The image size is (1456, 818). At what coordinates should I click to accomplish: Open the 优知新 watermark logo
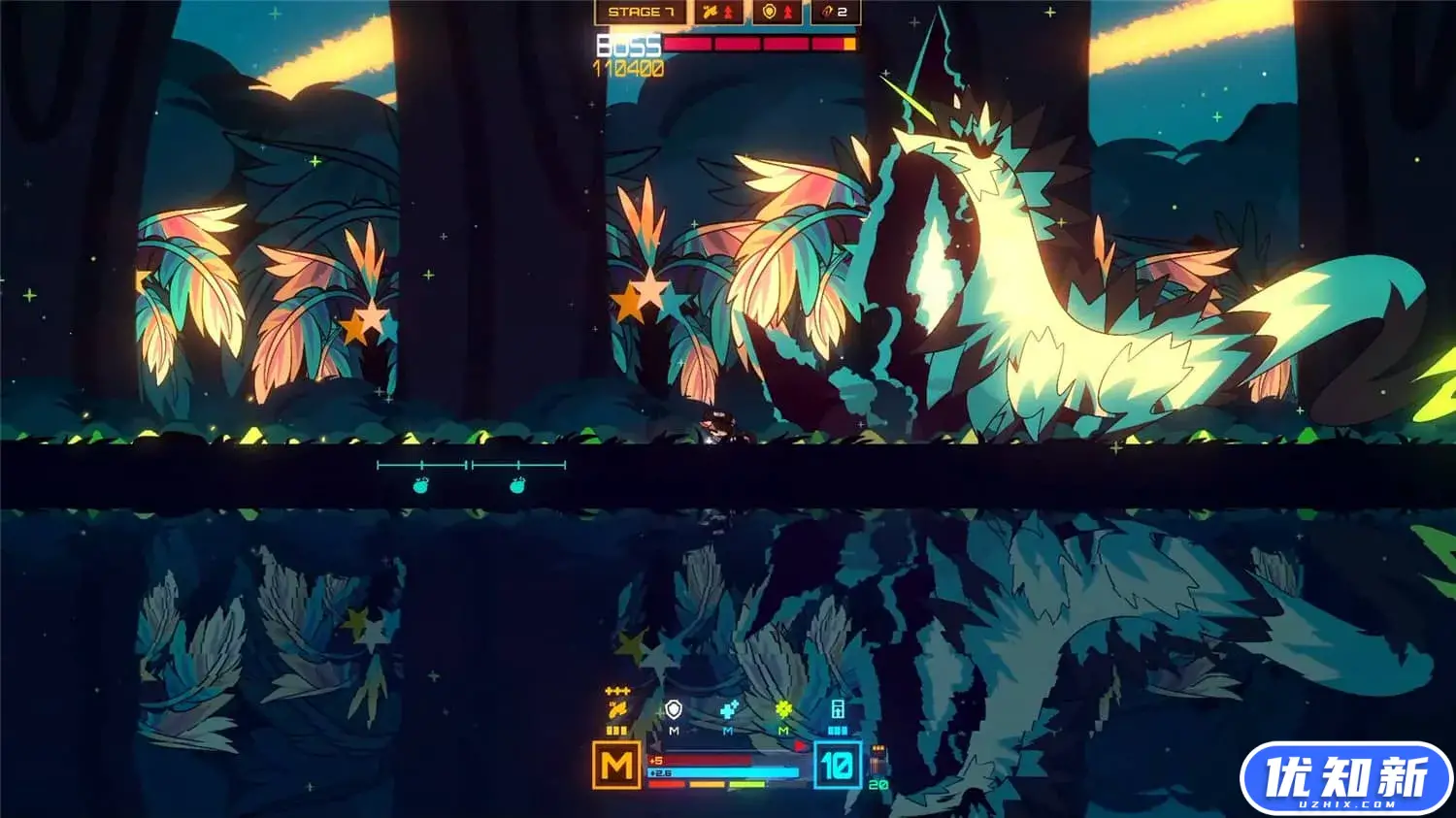(x=1345, y=778)
